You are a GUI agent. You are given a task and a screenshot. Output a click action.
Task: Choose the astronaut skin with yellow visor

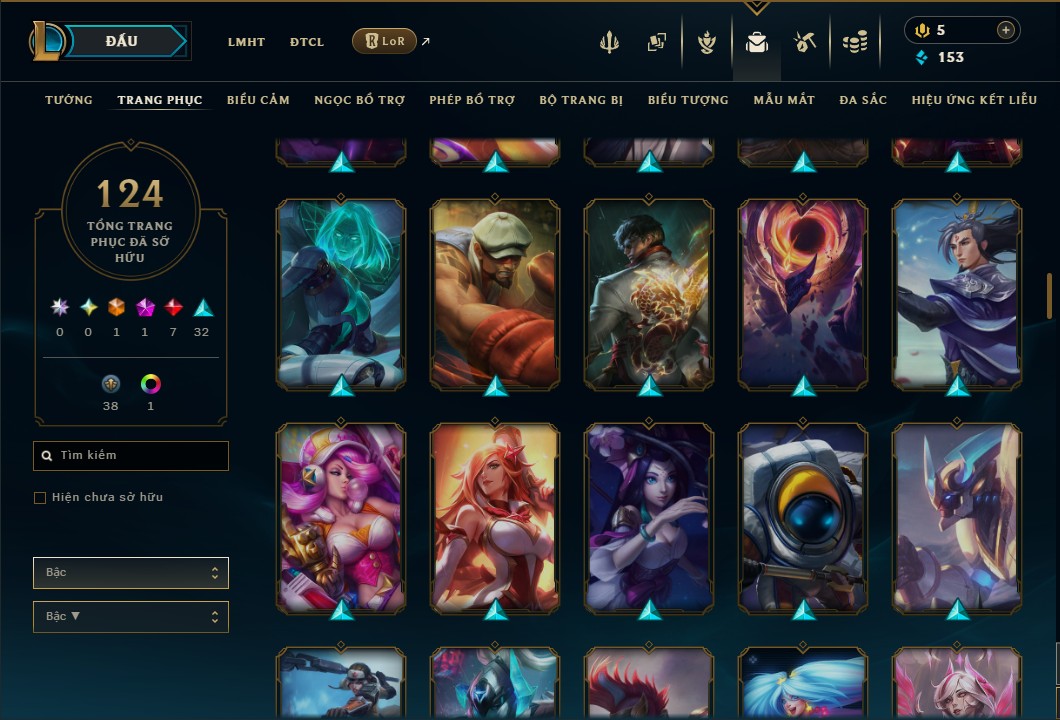tap(803, 517)
